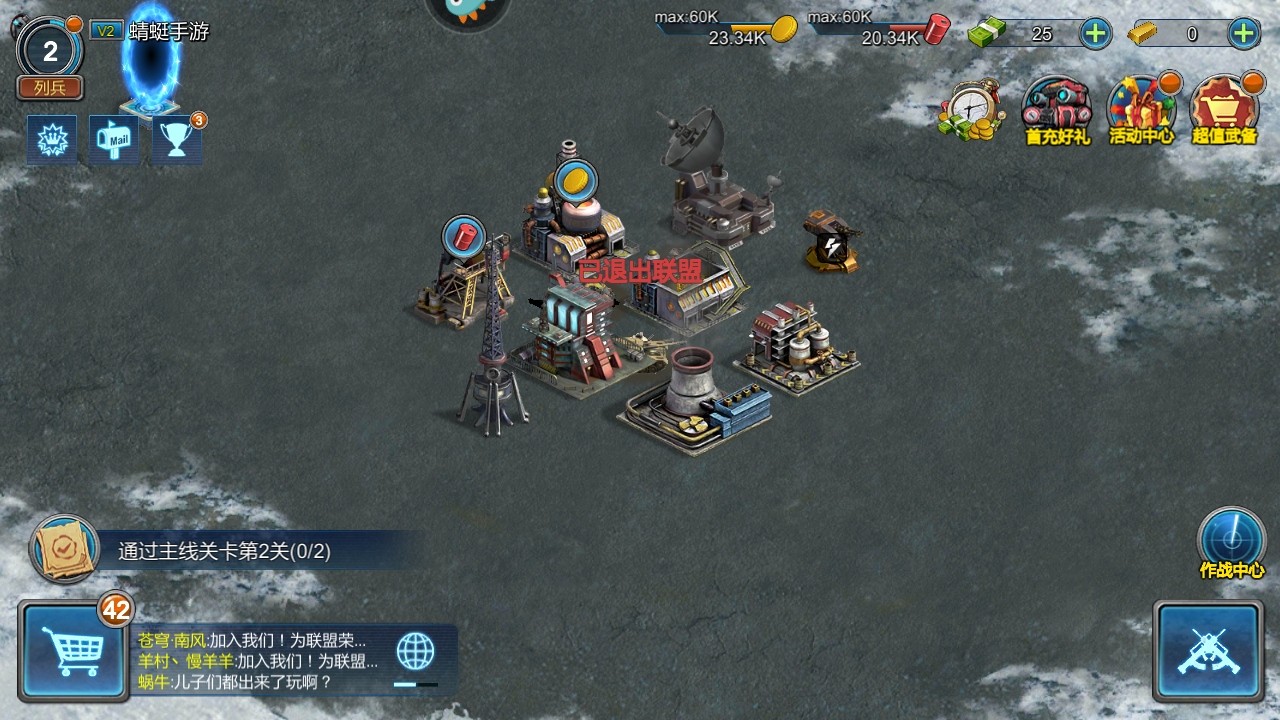Collect coins from the gold bubble

point(575,181)
